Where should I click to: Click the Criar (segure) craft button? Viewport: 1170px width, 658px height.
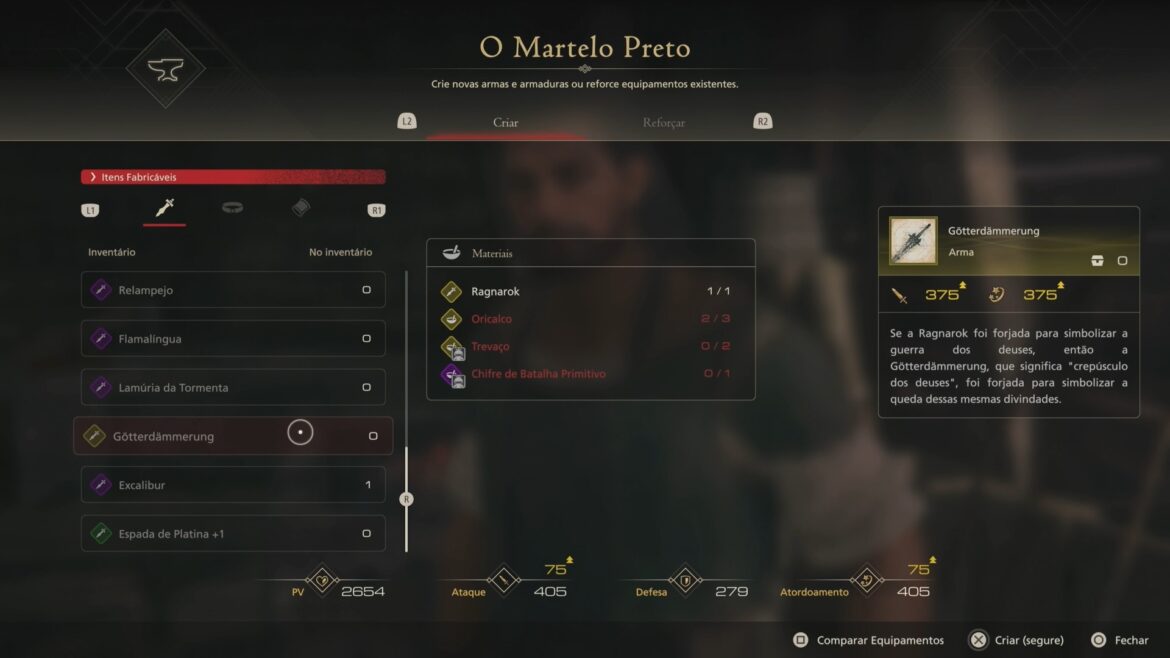pyautogui.click(x=1017, y=640)
